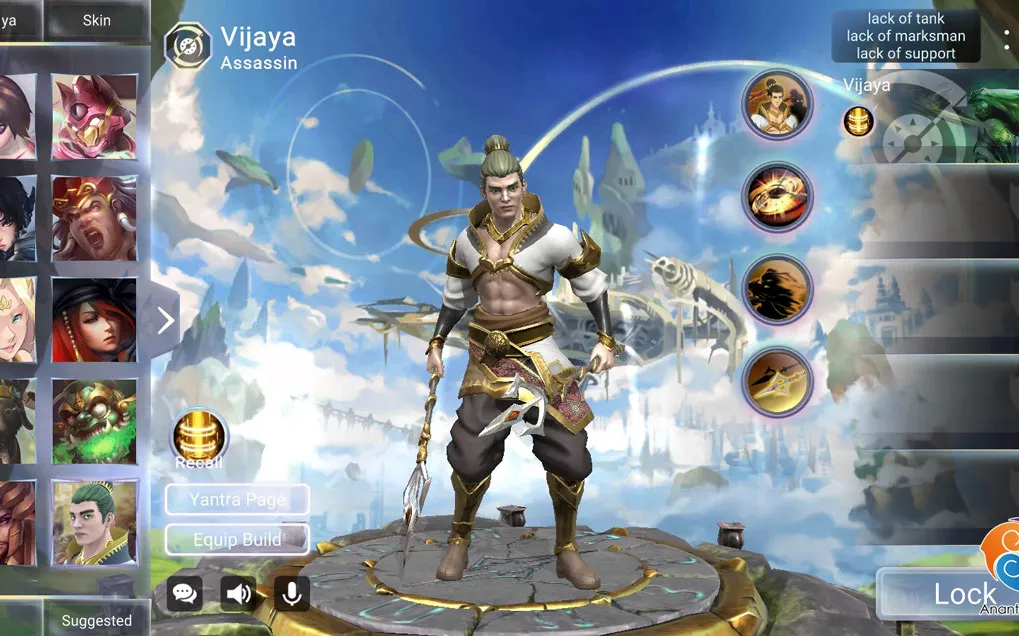Toggle the speaker sound button
The width and height of the screenshot is (1019, 636).
point(238,593)
